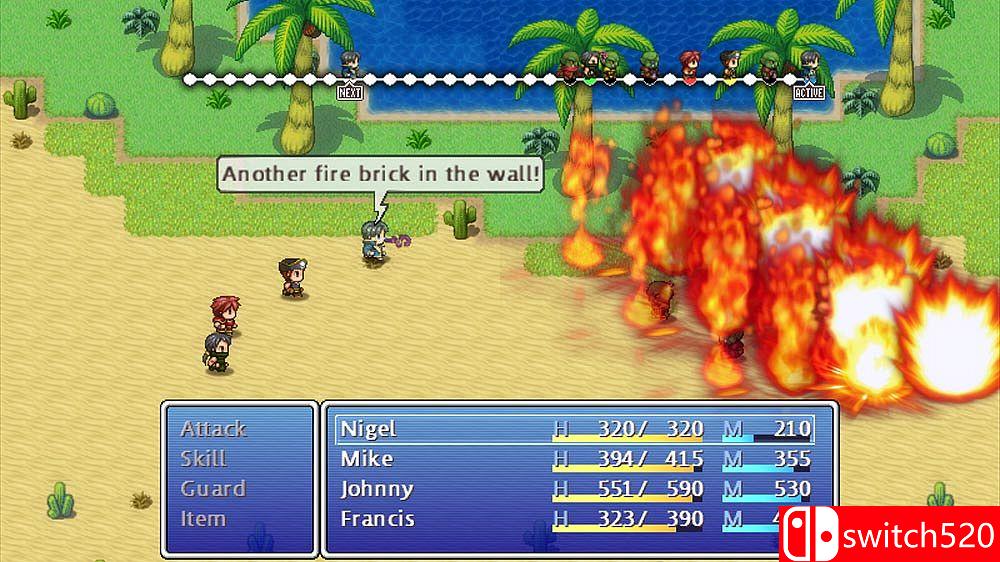Screen dimensions: 1000x562
Task: Open the Item command
Action: click(203, 519)
